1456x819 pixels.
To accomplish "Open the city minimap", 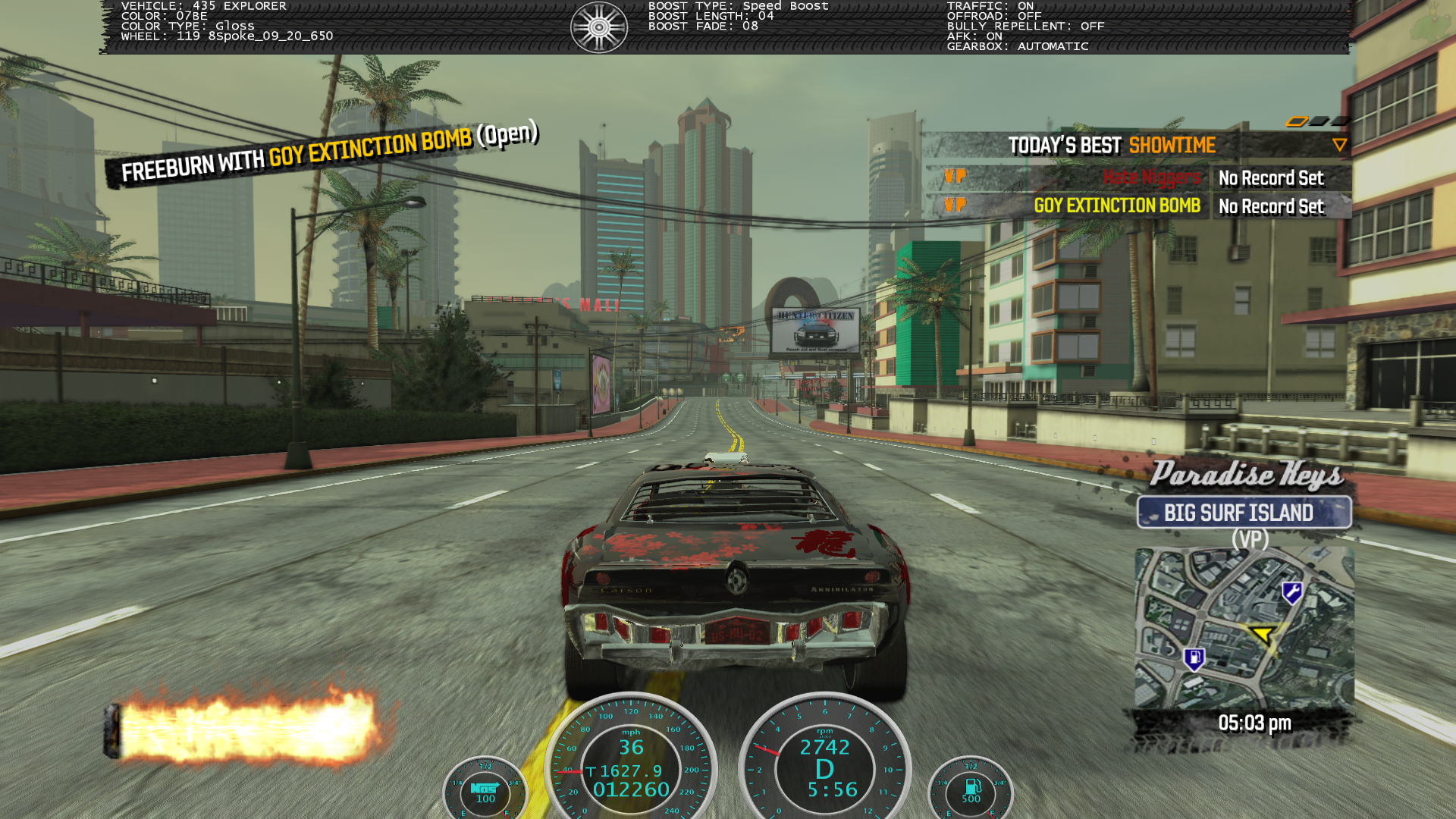I will click(x=1244, y=628).
